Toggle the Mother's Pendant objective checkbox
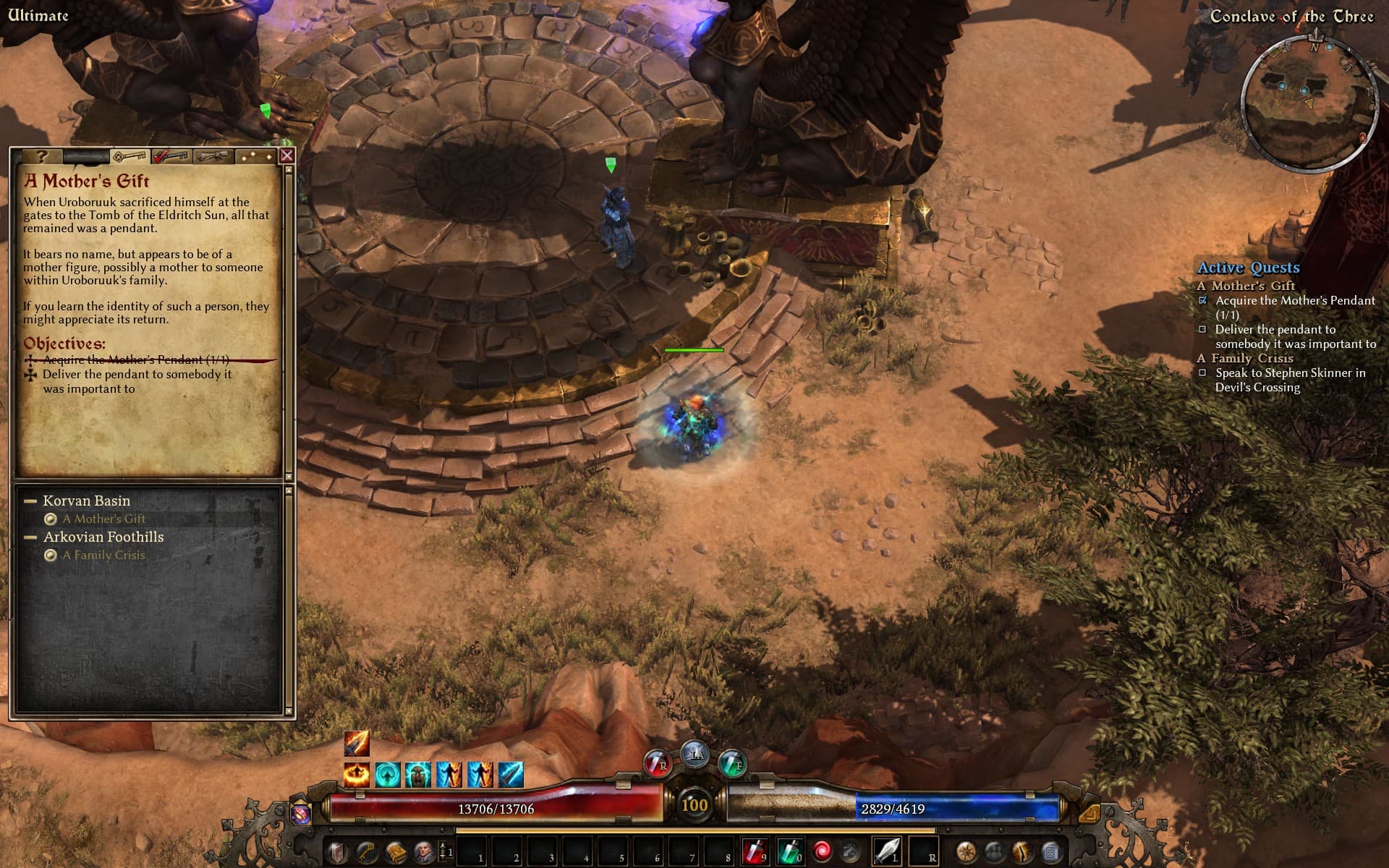1389x868 pixels. pos(1203,300)
